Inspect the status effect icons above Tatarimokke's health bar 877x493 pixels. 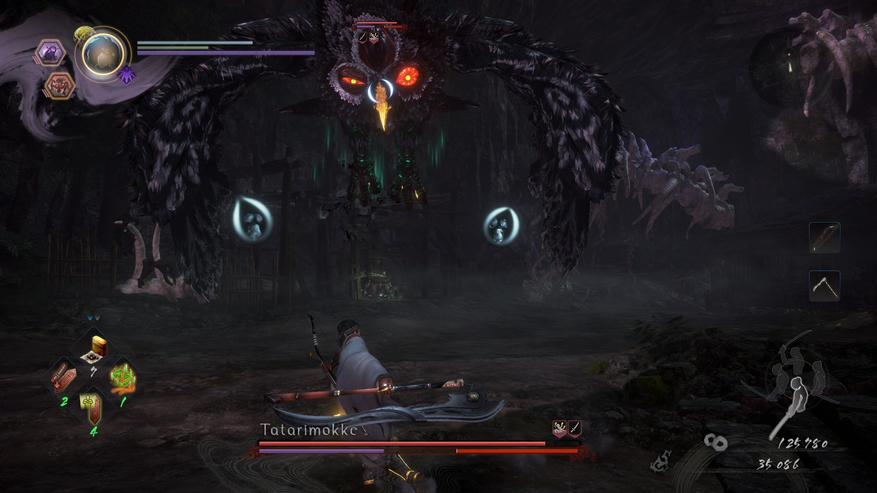point(567,428)
